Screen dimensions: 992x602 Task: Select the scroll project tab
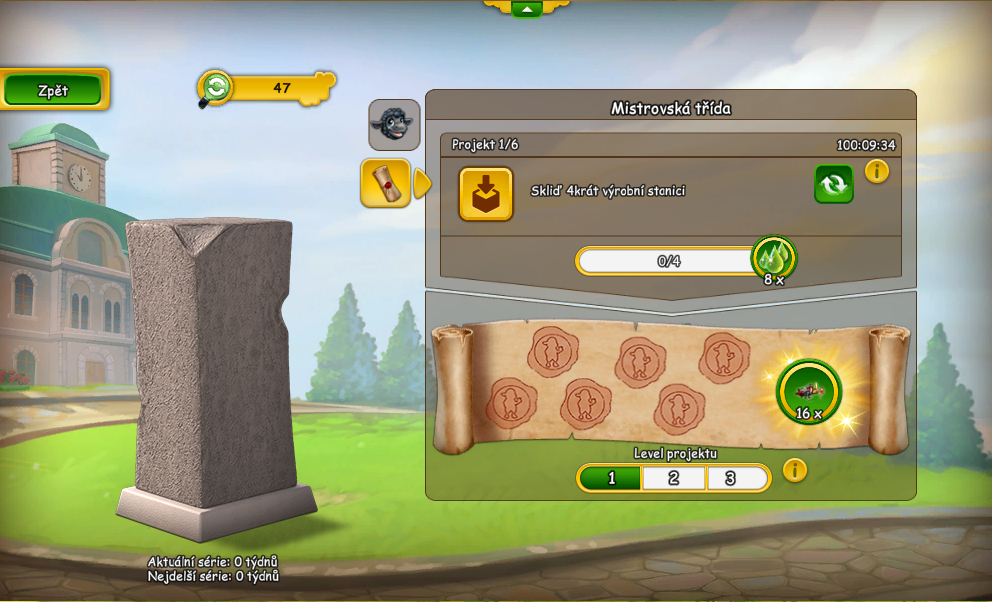coord(385,183)
